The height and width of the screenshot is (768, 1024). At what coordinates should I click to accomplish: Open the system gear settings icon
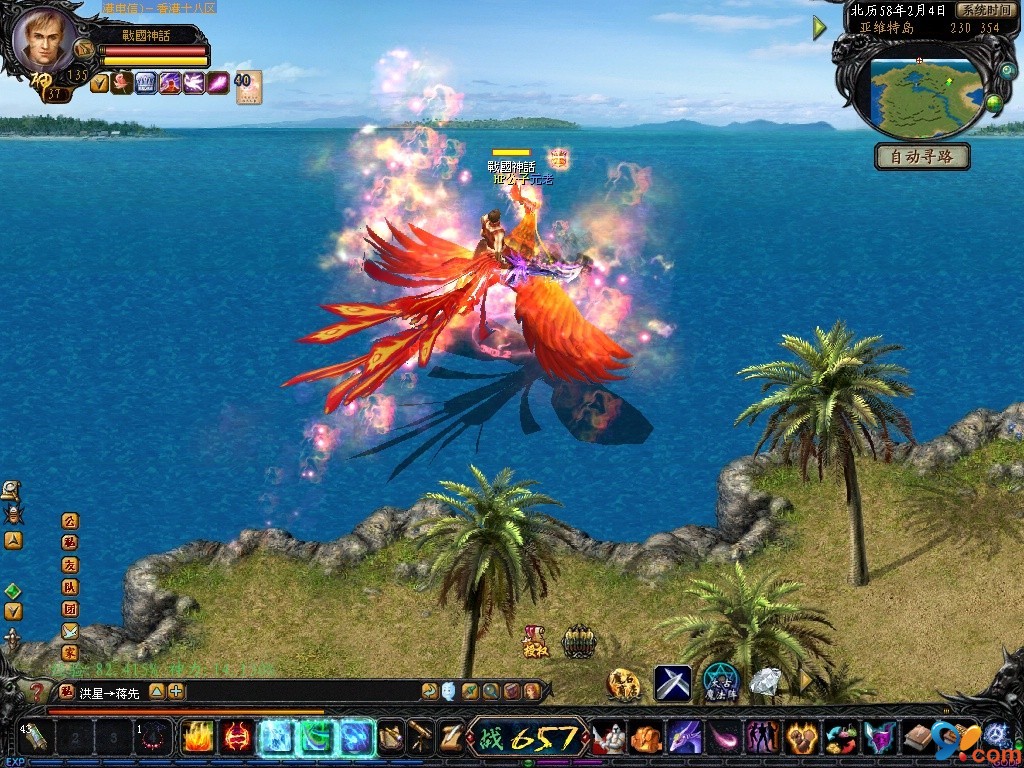click(x=994, y=737)
